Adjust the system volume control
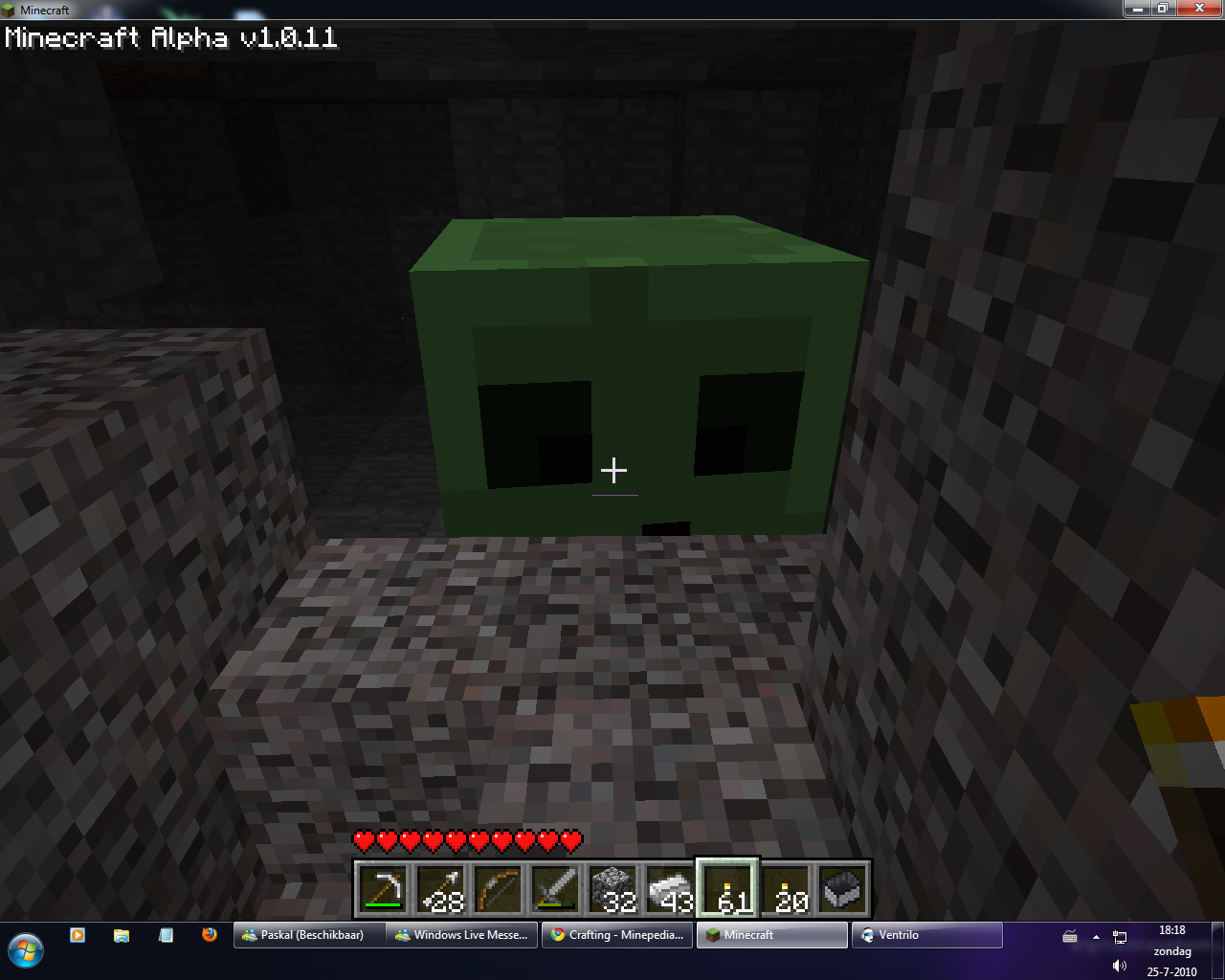 point(1119,964)
